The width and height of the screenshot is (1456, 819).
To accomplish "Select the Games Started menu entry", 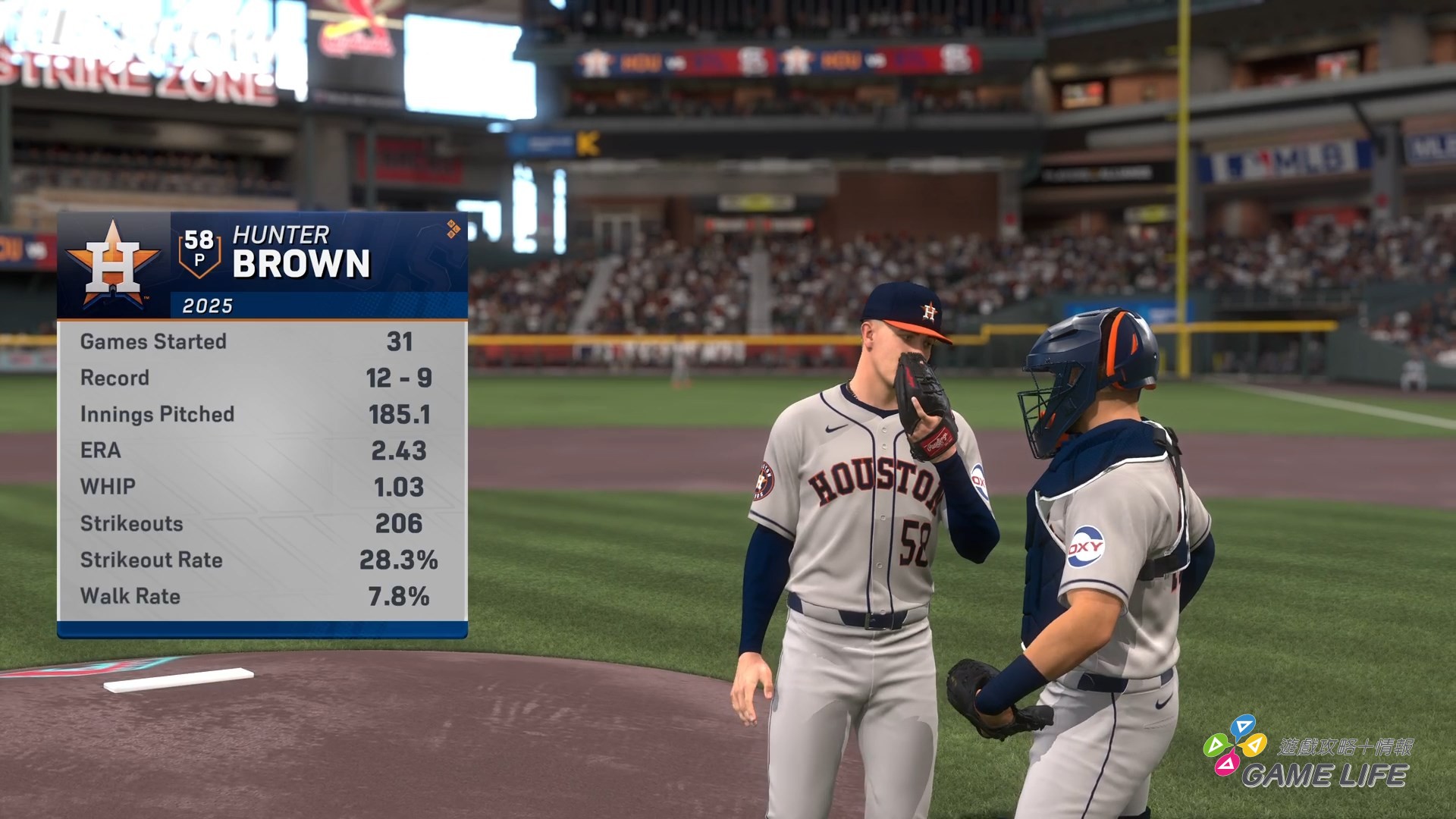I will (152, 341).
